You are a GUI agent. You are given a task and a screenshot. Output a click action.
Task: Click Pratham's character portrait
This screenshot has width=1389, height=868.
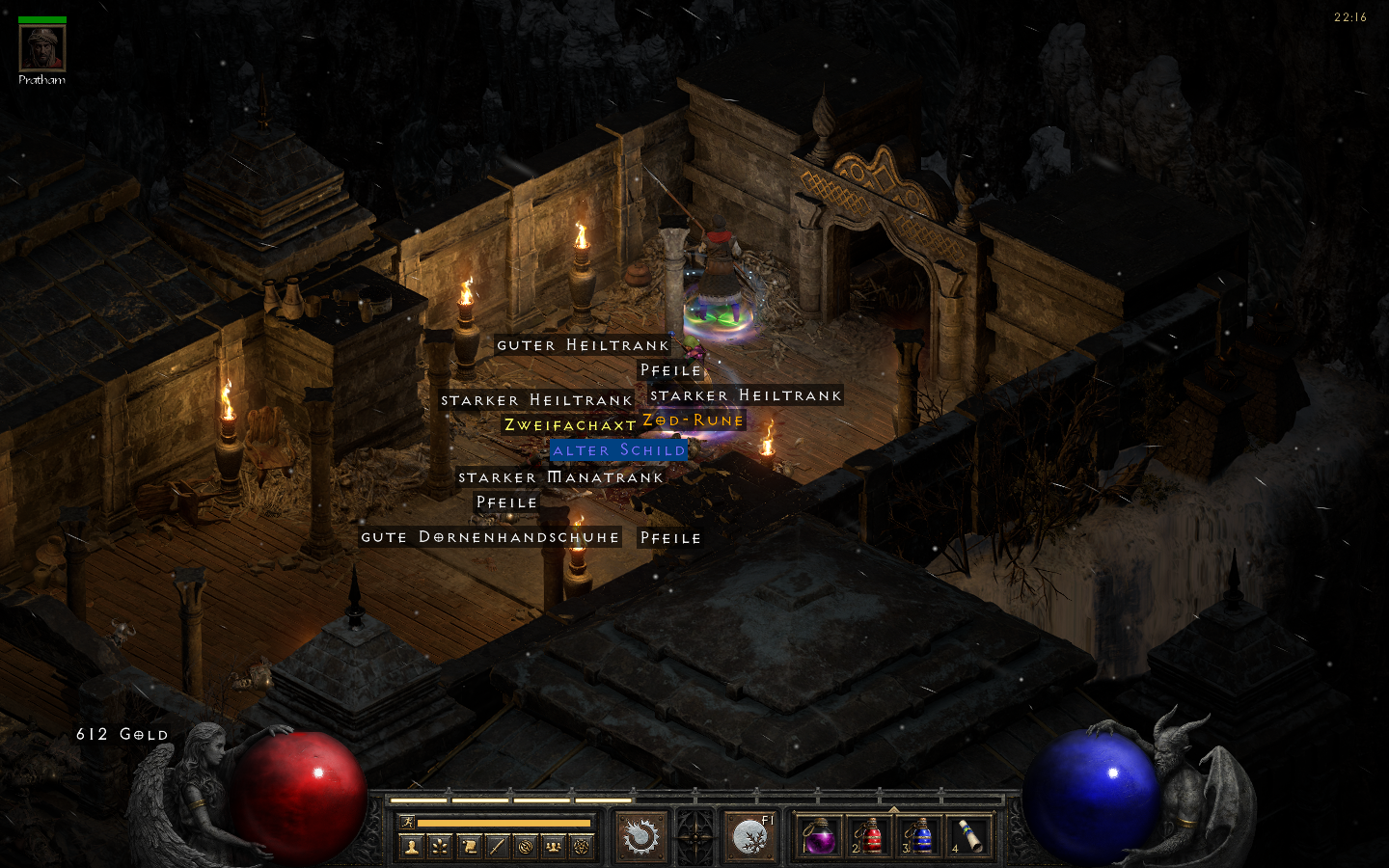[41, 48]
